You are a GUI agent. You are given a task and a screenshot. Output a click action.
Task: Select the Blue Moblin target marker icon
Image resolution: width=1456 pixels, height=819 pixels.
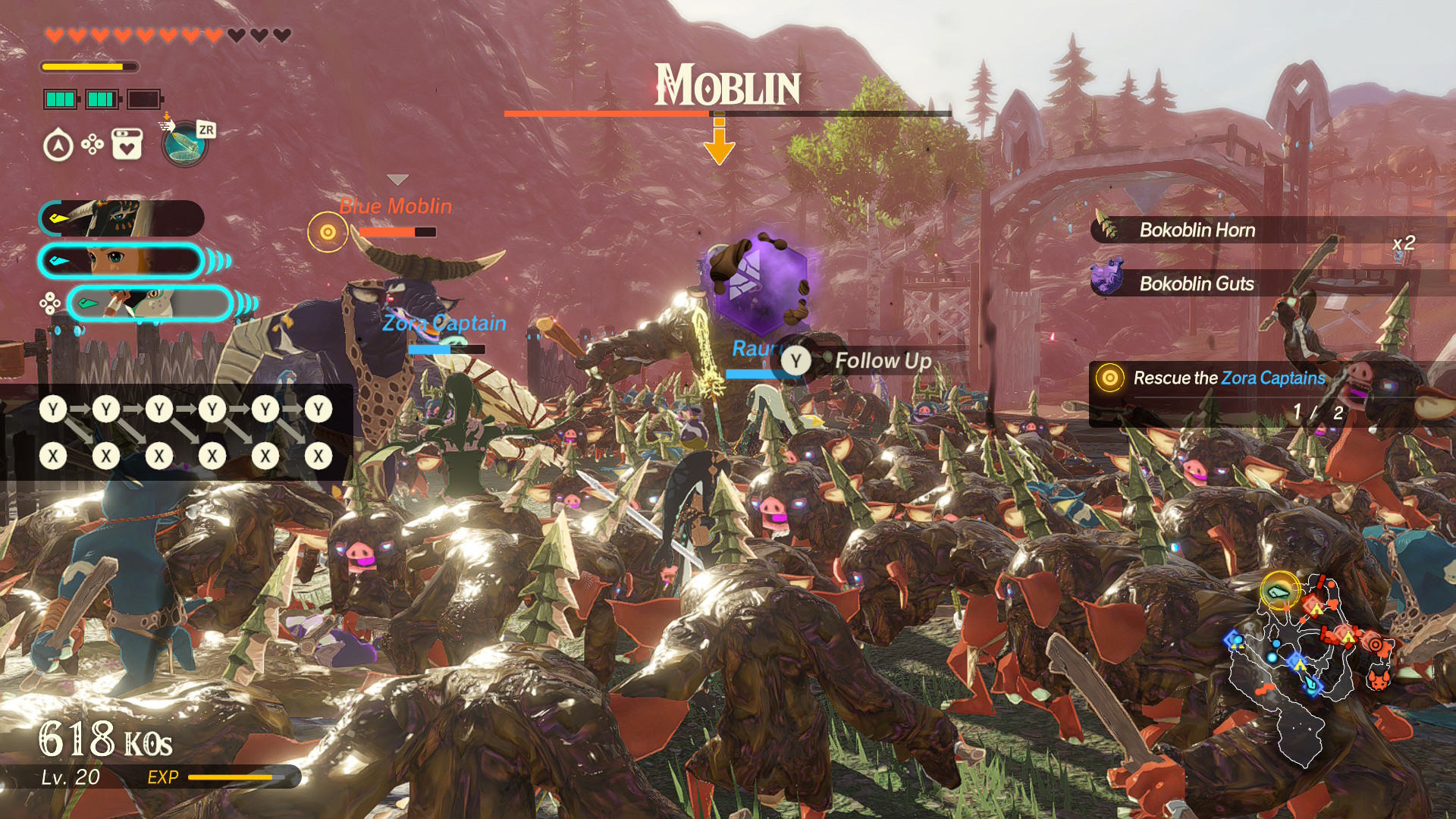(328, 232)
